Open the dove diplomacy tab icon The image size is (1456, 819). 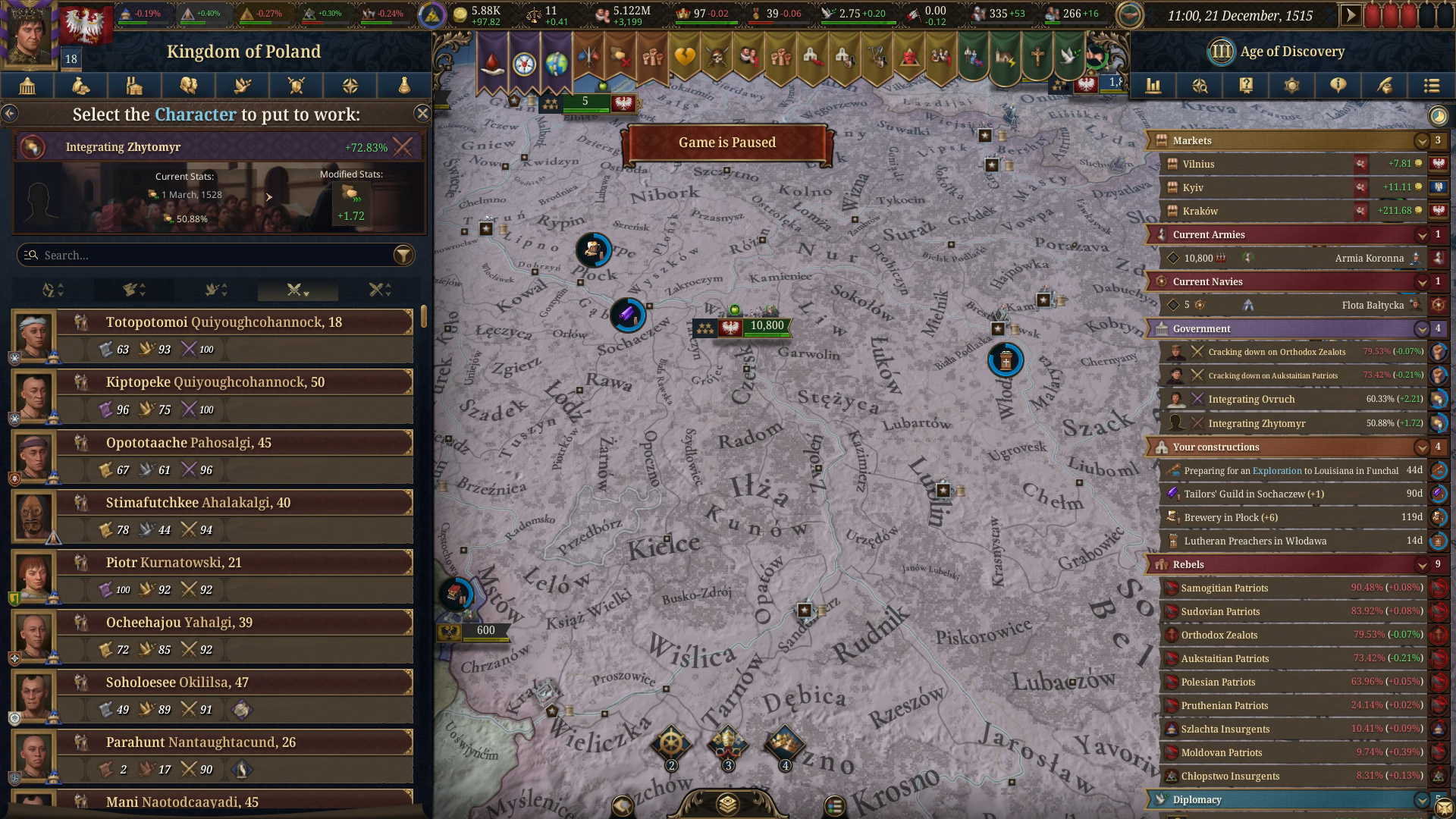click(x=242, y=86)
